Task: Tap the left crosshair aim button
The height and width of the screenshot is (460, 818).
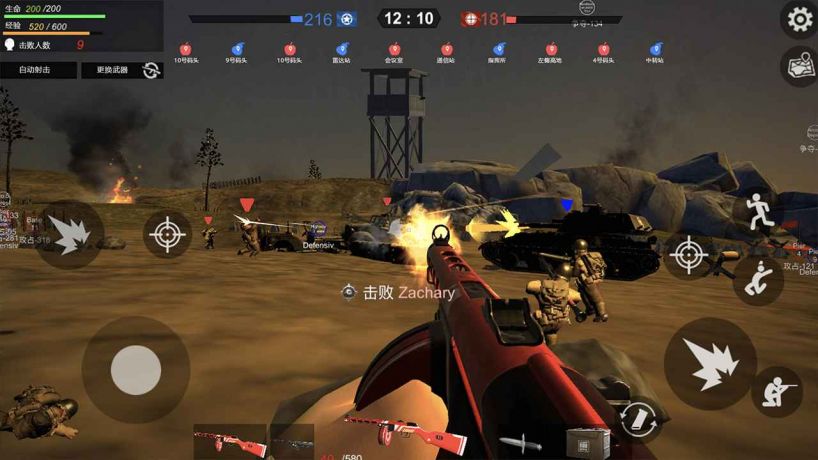Action: (167, 235)
